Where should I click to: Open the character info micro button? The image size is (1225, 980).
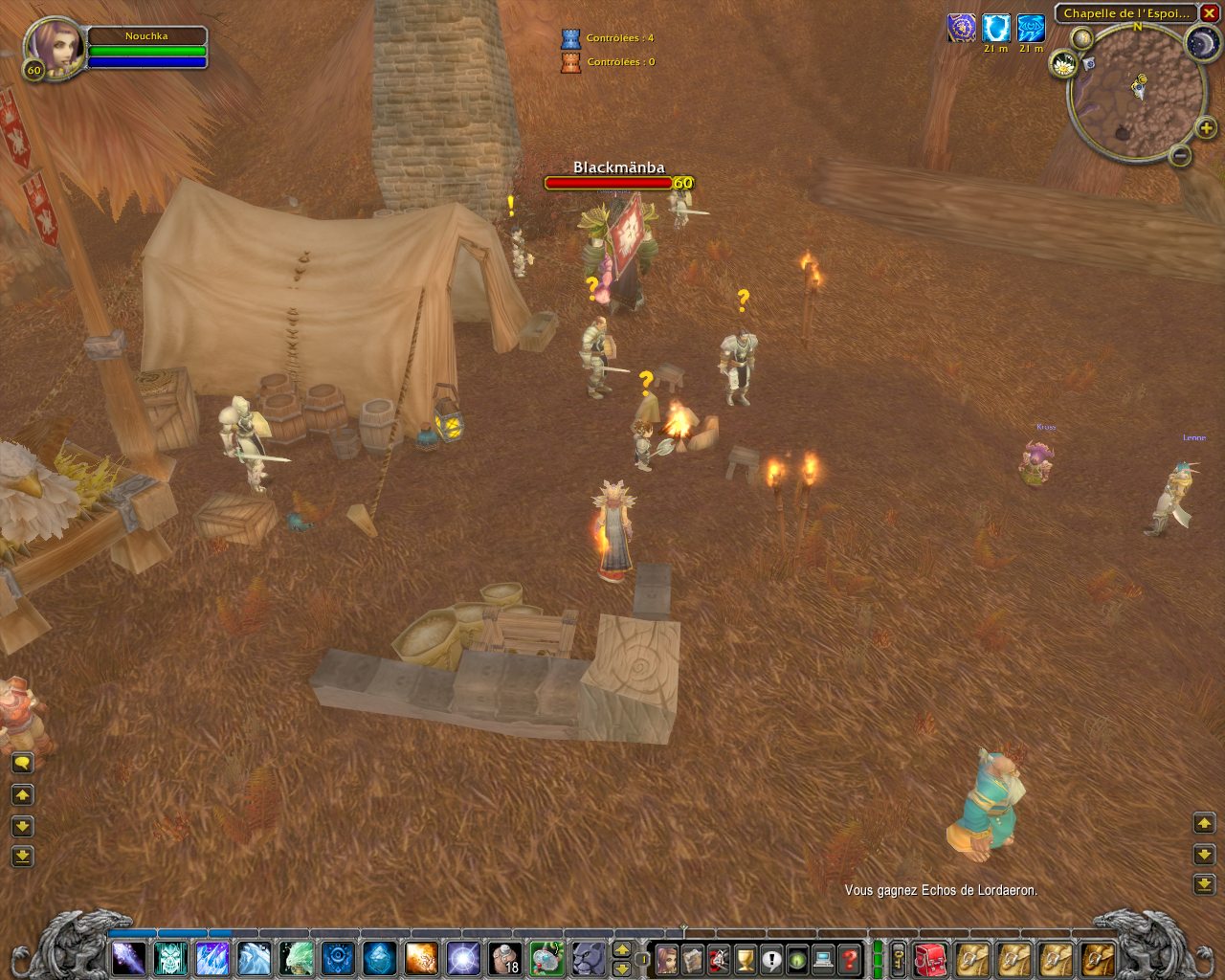[x=666, y=958]
